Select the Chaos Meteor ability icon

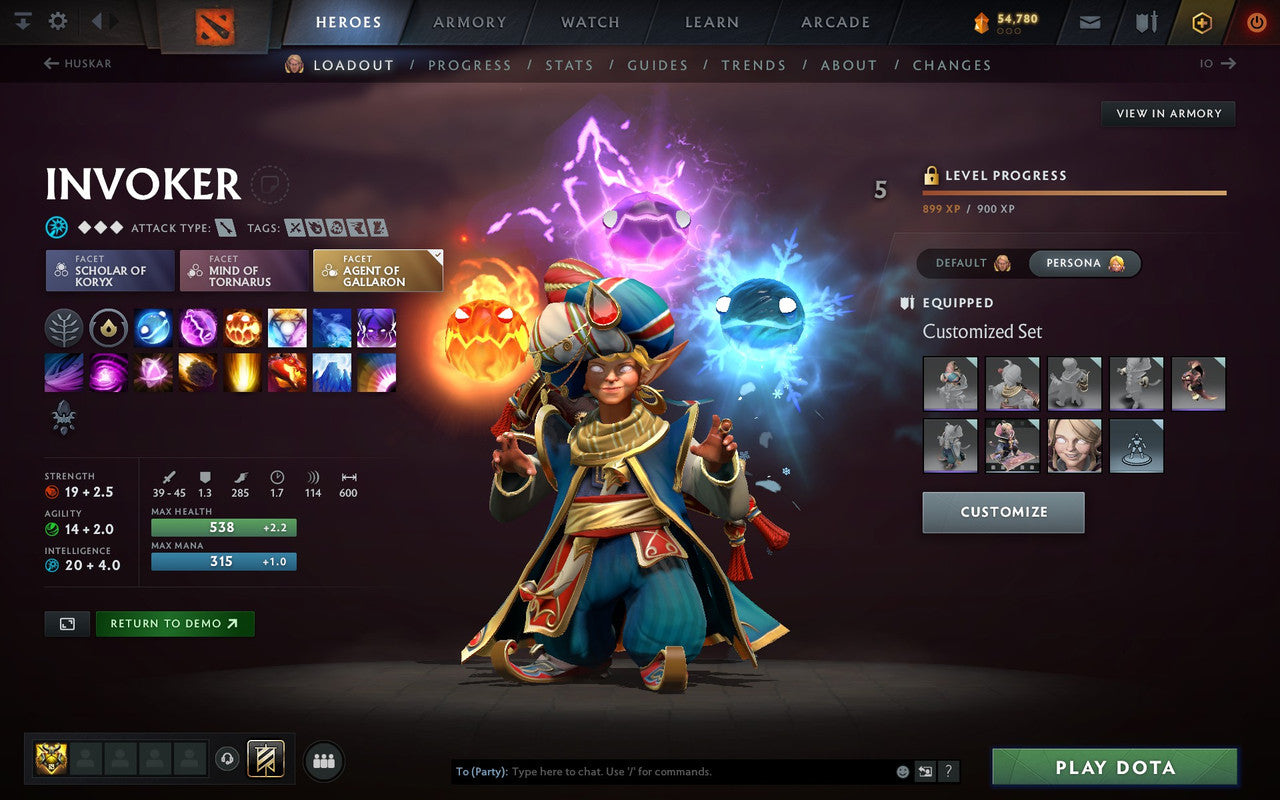[x=197, y=373]
